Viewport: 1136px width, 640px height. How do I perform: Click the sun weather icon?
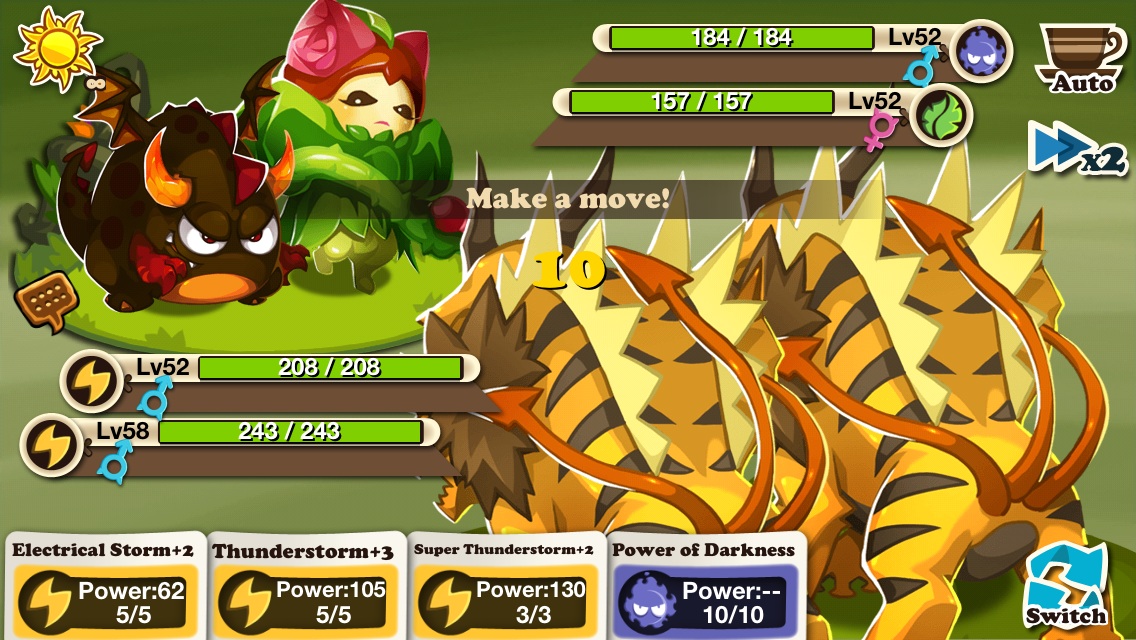click(56, 45)
